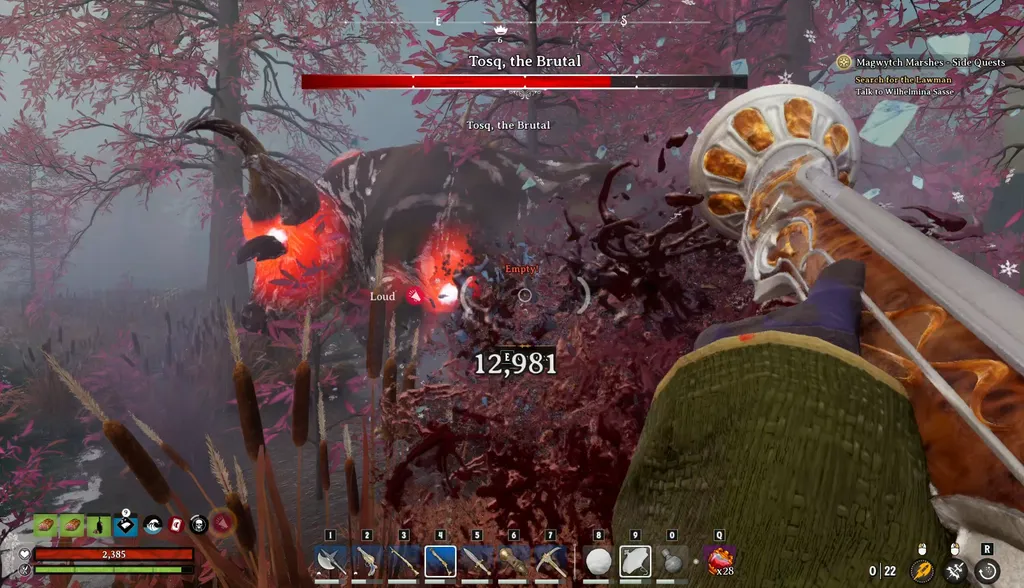Image resolution: width=1024 pixels, height=588 pixels.
Task: Equip the pickaxe from the hotbar
Action: 550,561
